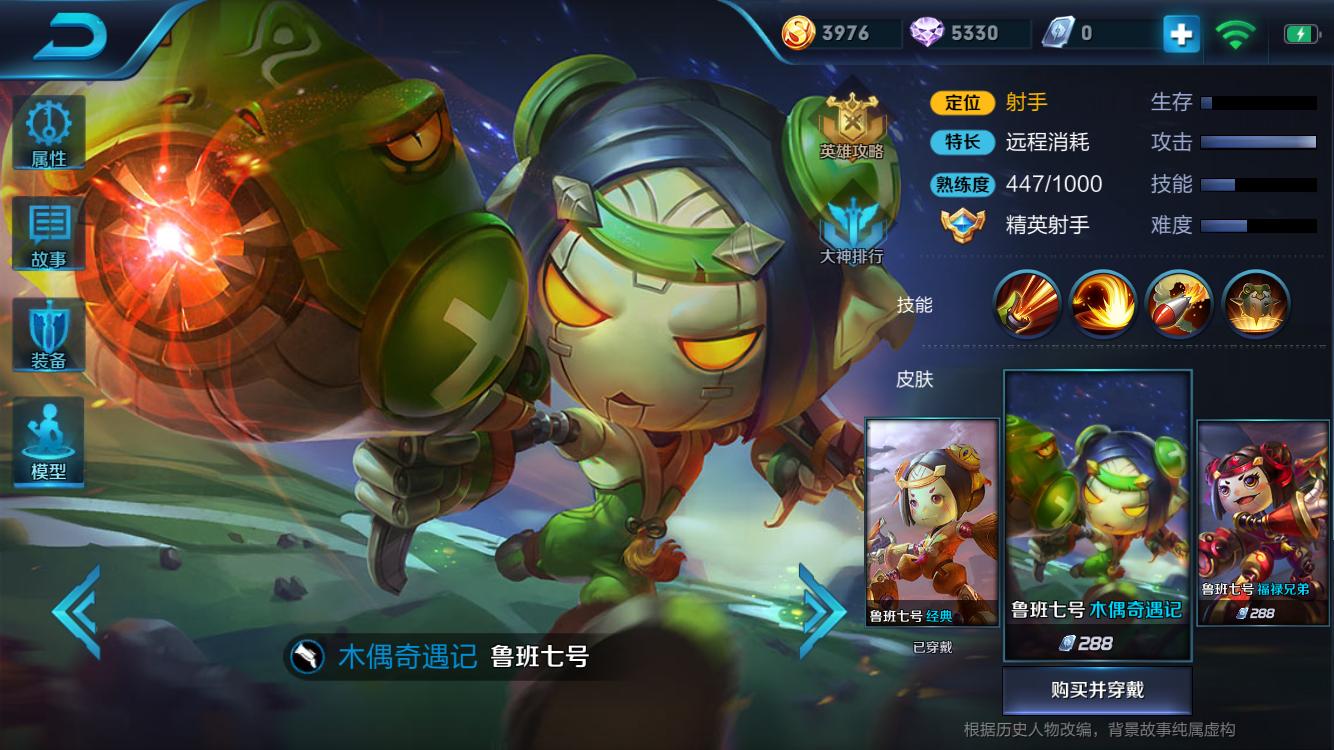Click the + to recharge currency
Image resolution: width=1334 pixels, height=750 pixels.
[x=1180, y=33]
